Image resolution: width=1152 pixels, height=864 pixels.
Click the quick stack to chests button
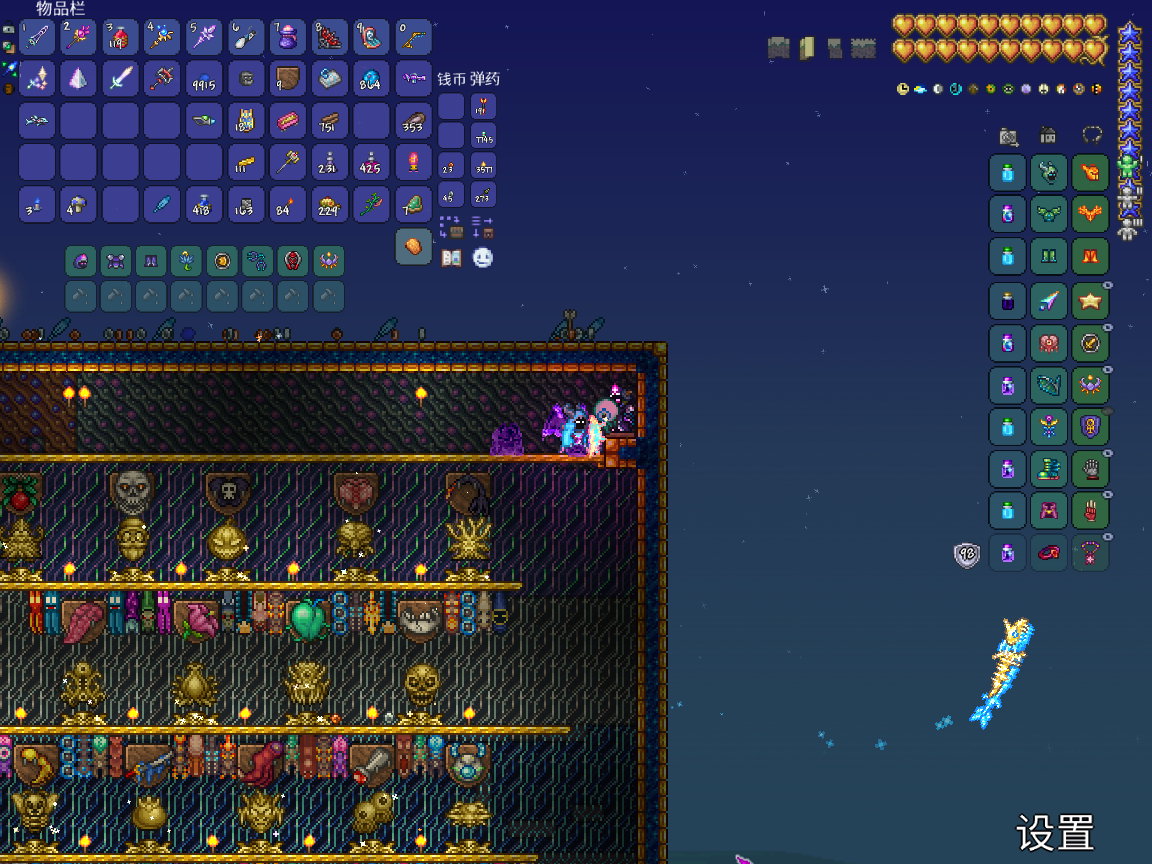click(x=450, y=227)
